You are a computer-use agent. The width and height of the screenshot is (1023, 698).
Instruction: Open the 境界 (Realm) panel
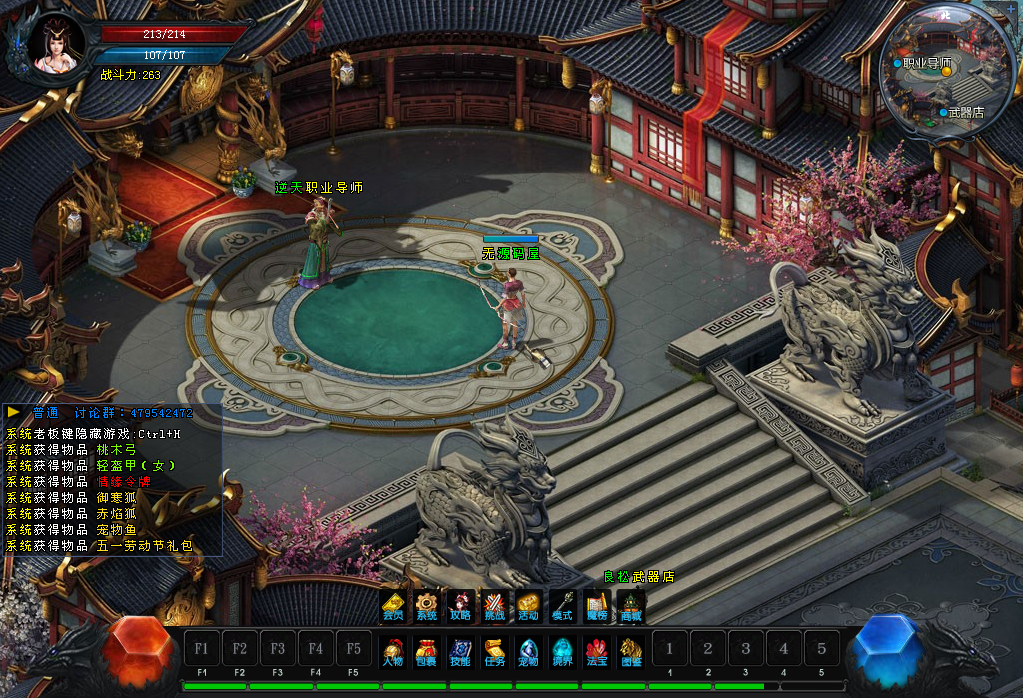[x=562, y=651]
